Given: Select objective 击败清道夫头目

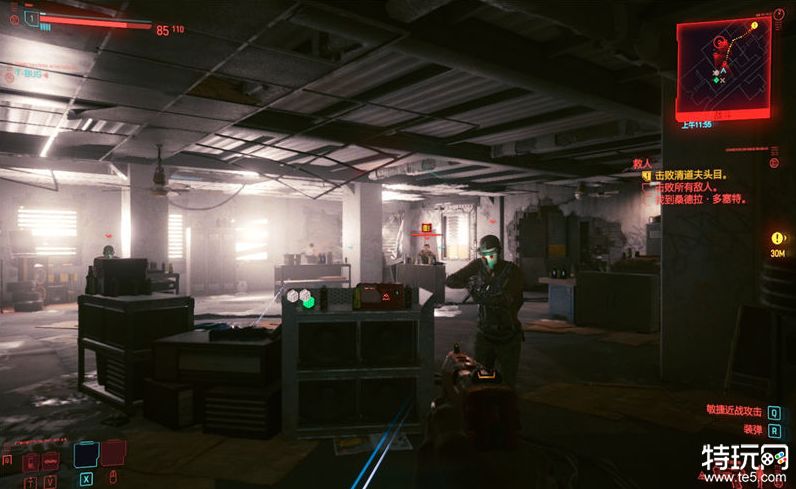Looking at the screenshot, I should click(x=691, y=175).
